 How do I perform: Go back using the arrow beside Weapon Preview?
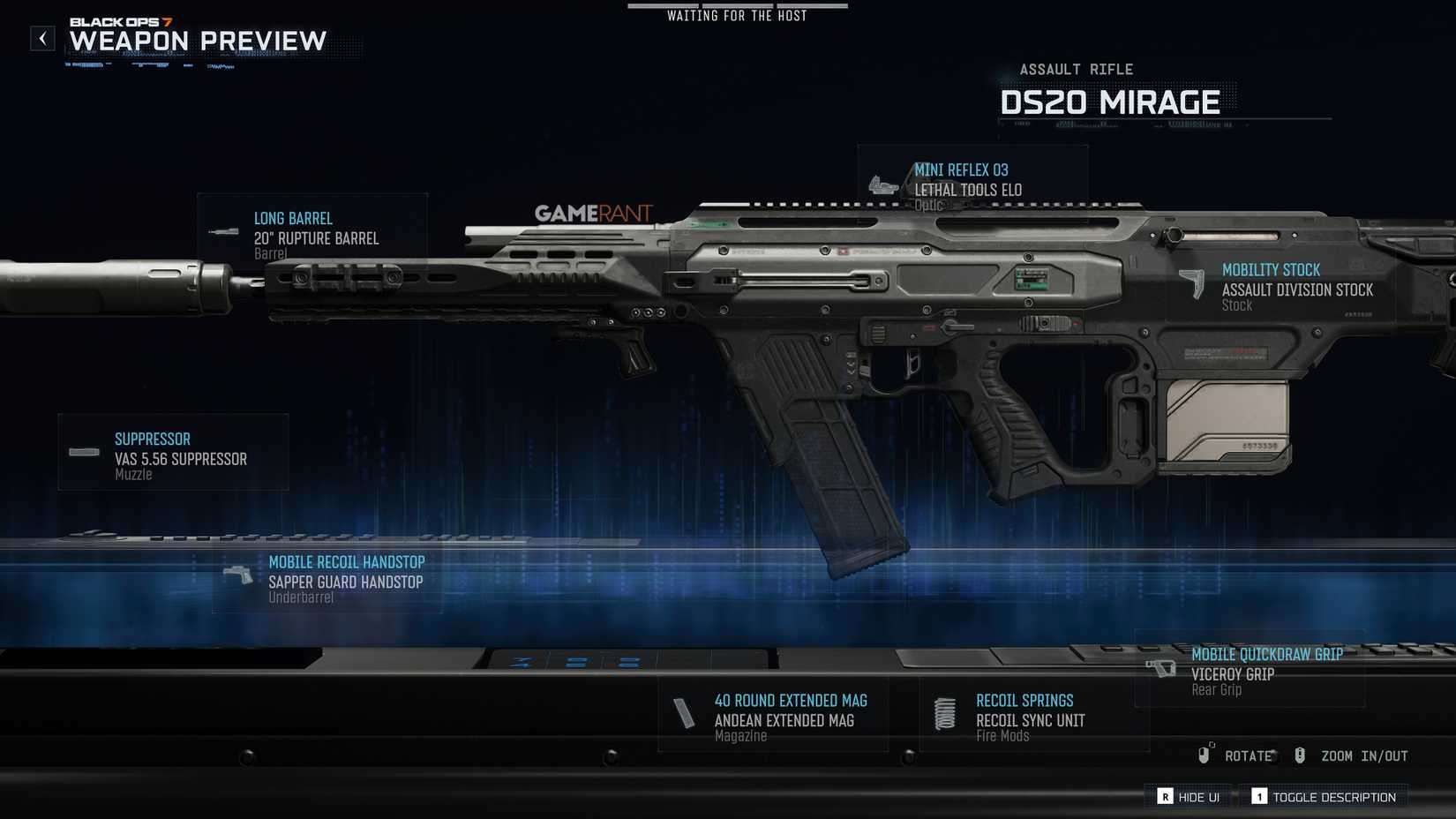[41, 37]
